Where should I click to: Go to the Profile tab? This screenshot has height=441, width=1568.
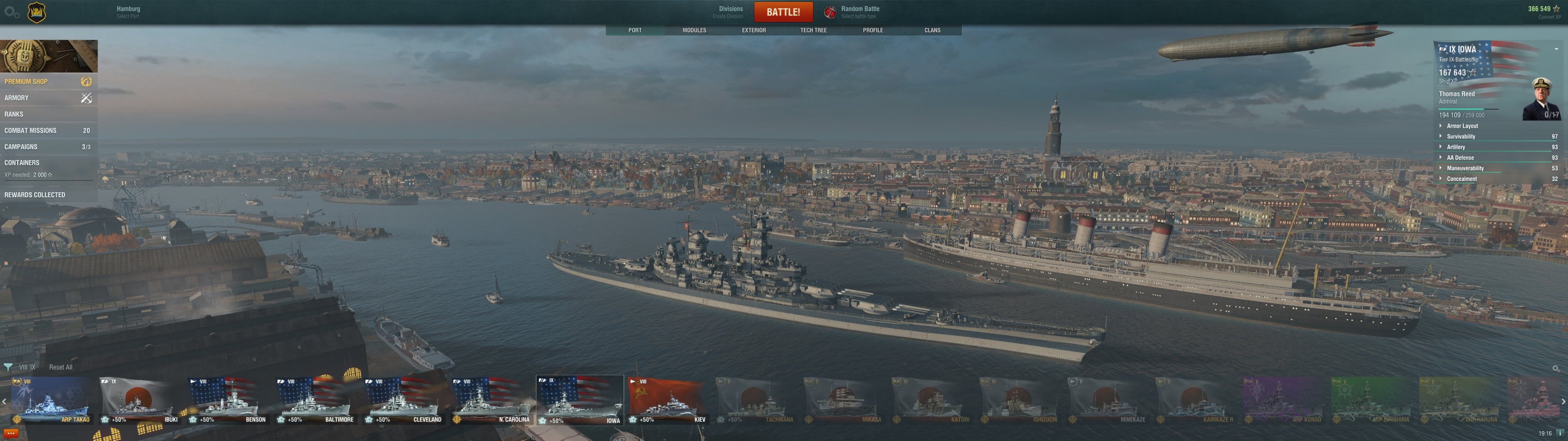coord(872,30)
